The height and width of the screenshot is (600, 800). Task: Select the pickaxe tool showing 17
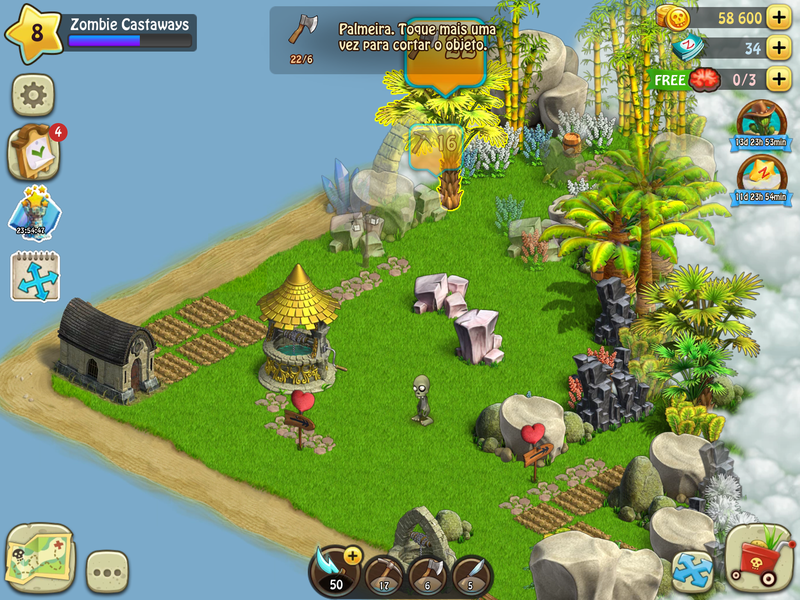pyautogui.click(x=383, y=574)
